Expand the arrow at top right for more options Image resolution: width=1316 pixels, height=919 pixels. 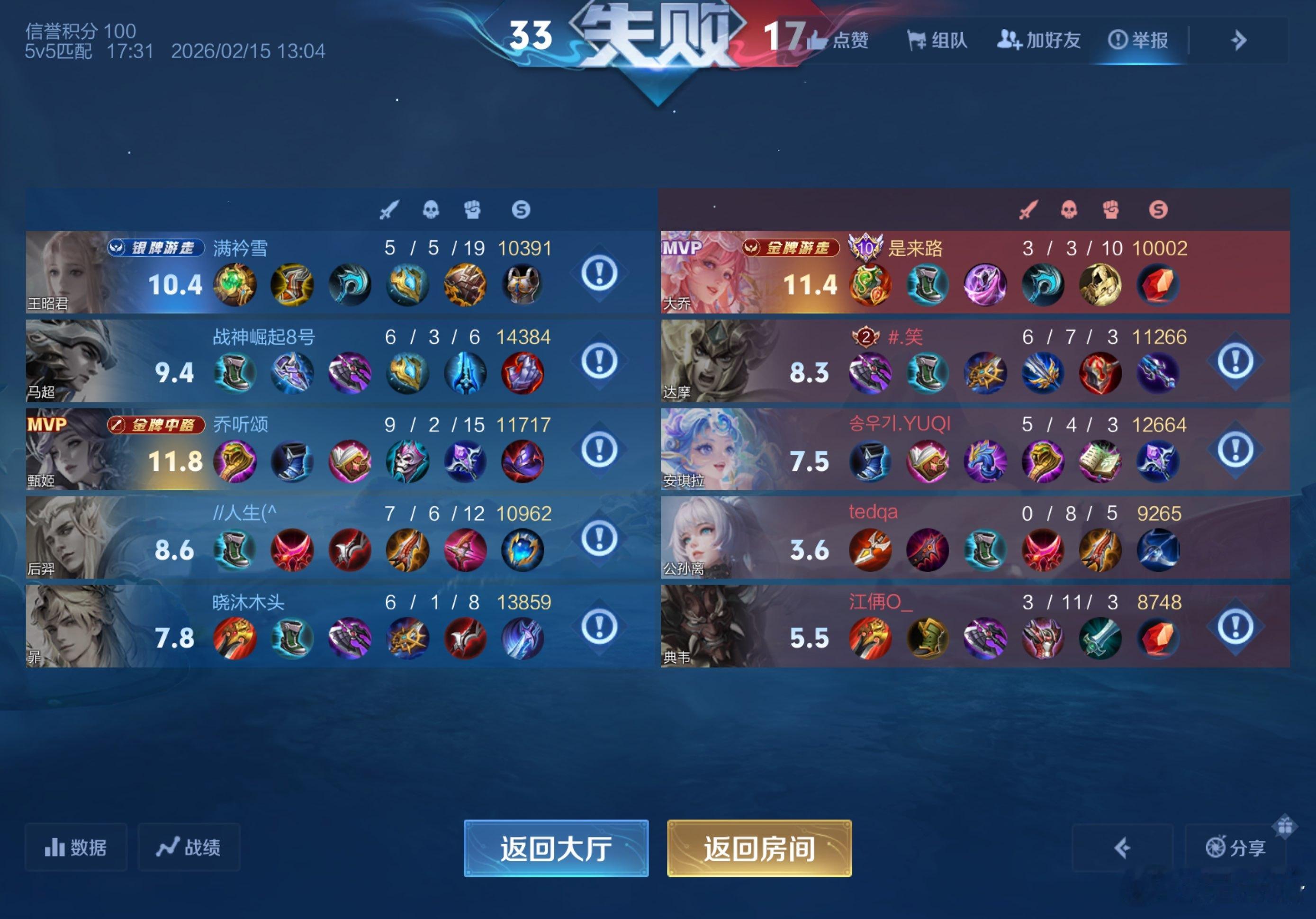pos(1239,40)
